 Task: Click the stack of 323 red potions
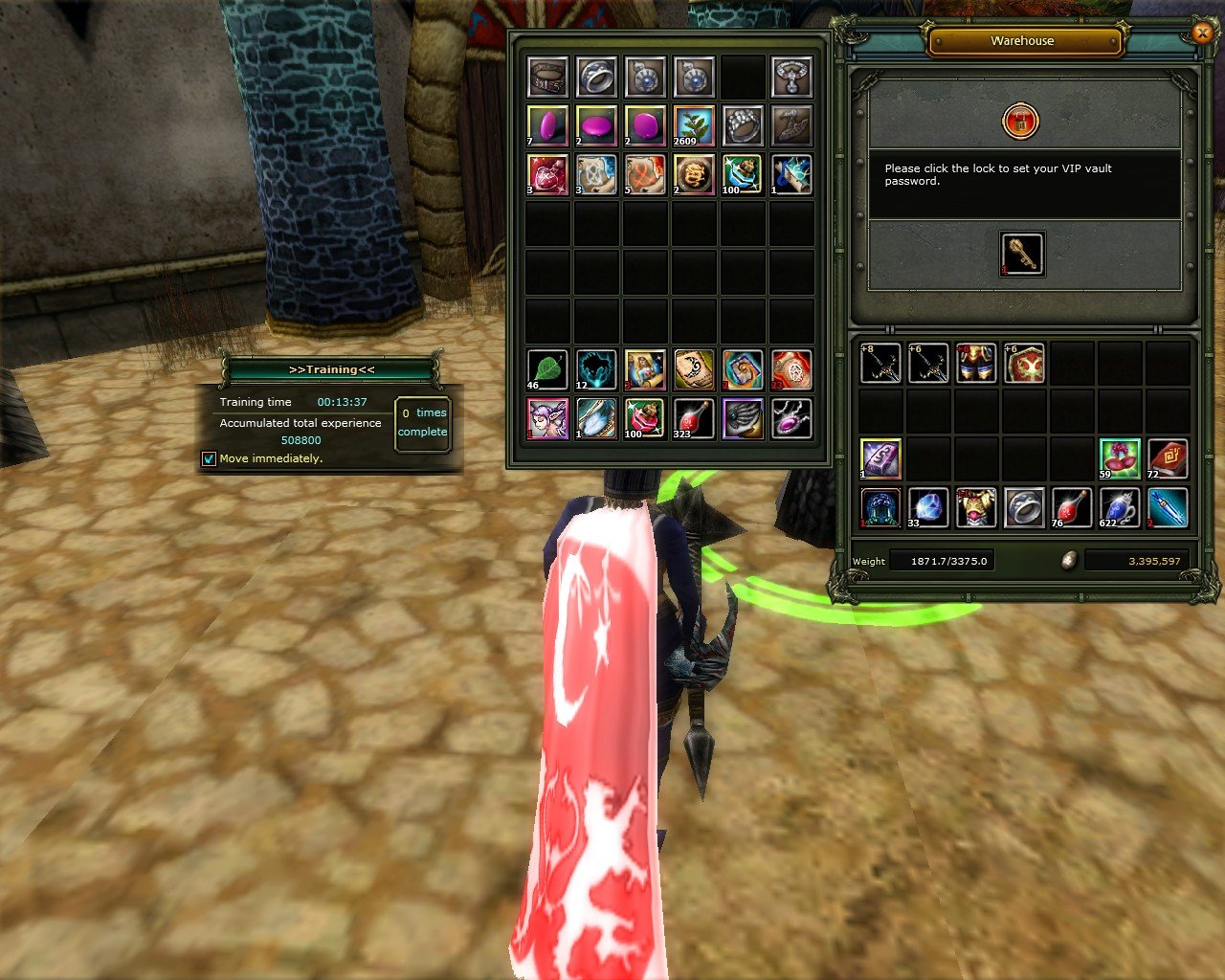[x=694, y=418]
